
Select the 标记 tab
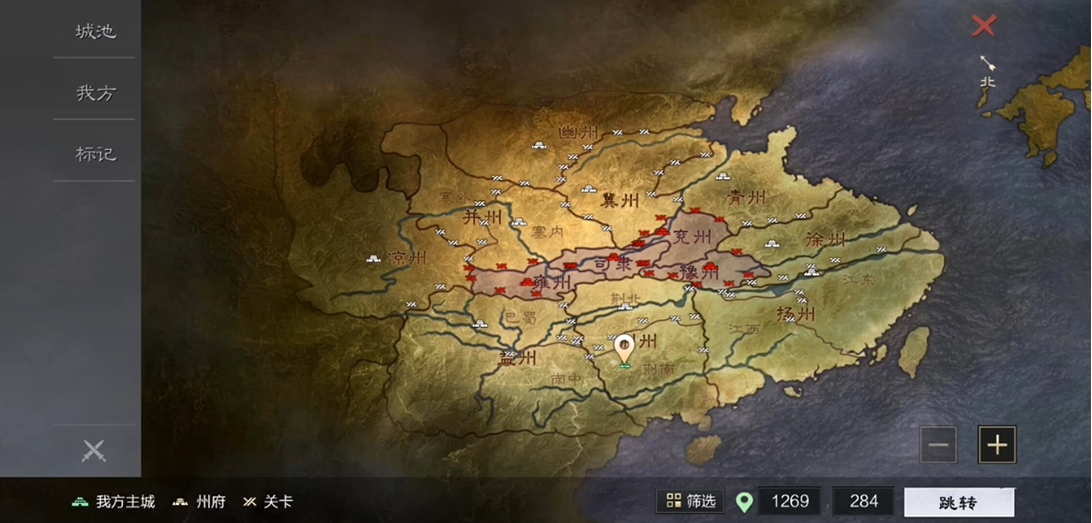(x=95, y=154)
